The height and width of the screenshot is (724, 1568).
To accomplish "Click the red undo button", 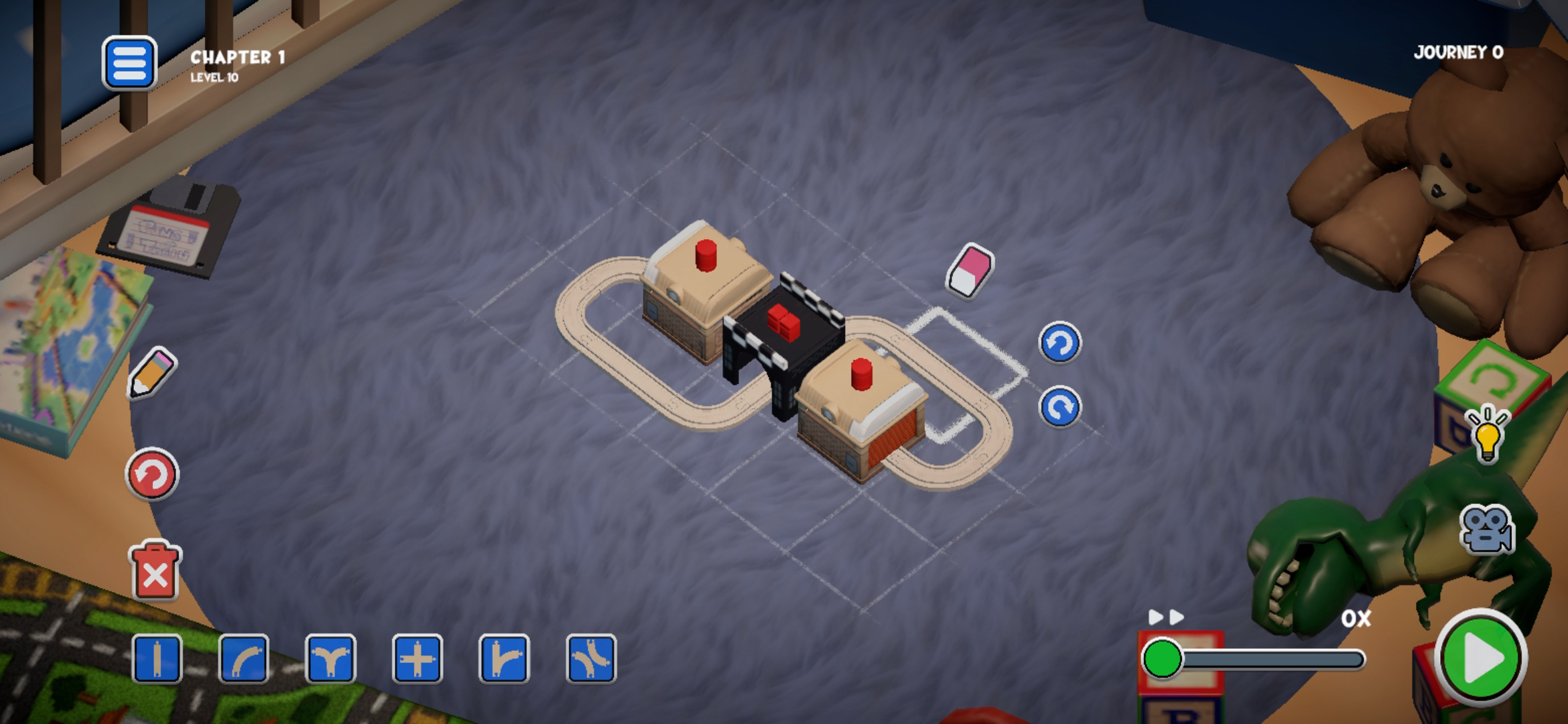I will (x=152, y=475).
